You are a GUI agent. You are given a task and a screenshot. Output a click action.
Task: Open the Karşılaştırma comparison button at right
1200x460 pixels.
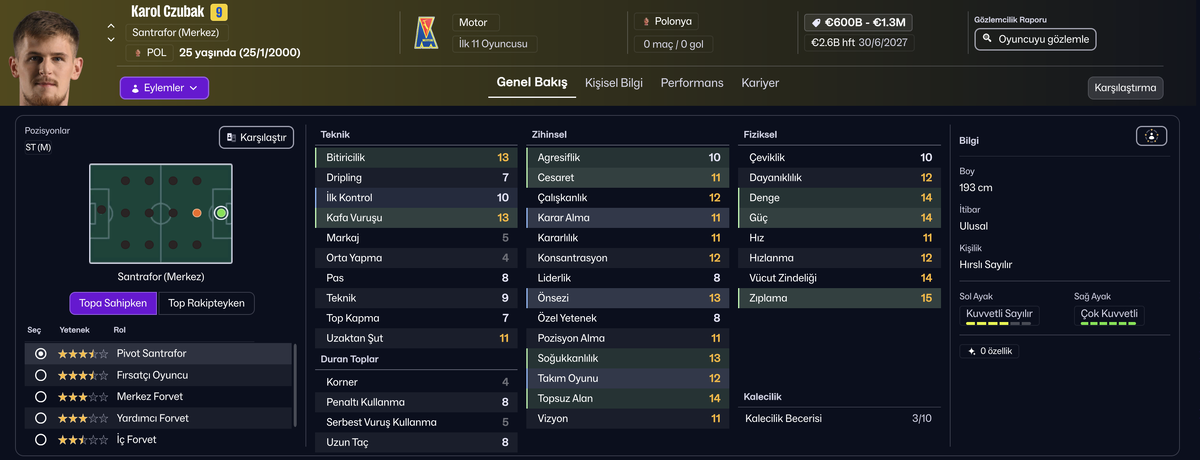point(1125,88)
